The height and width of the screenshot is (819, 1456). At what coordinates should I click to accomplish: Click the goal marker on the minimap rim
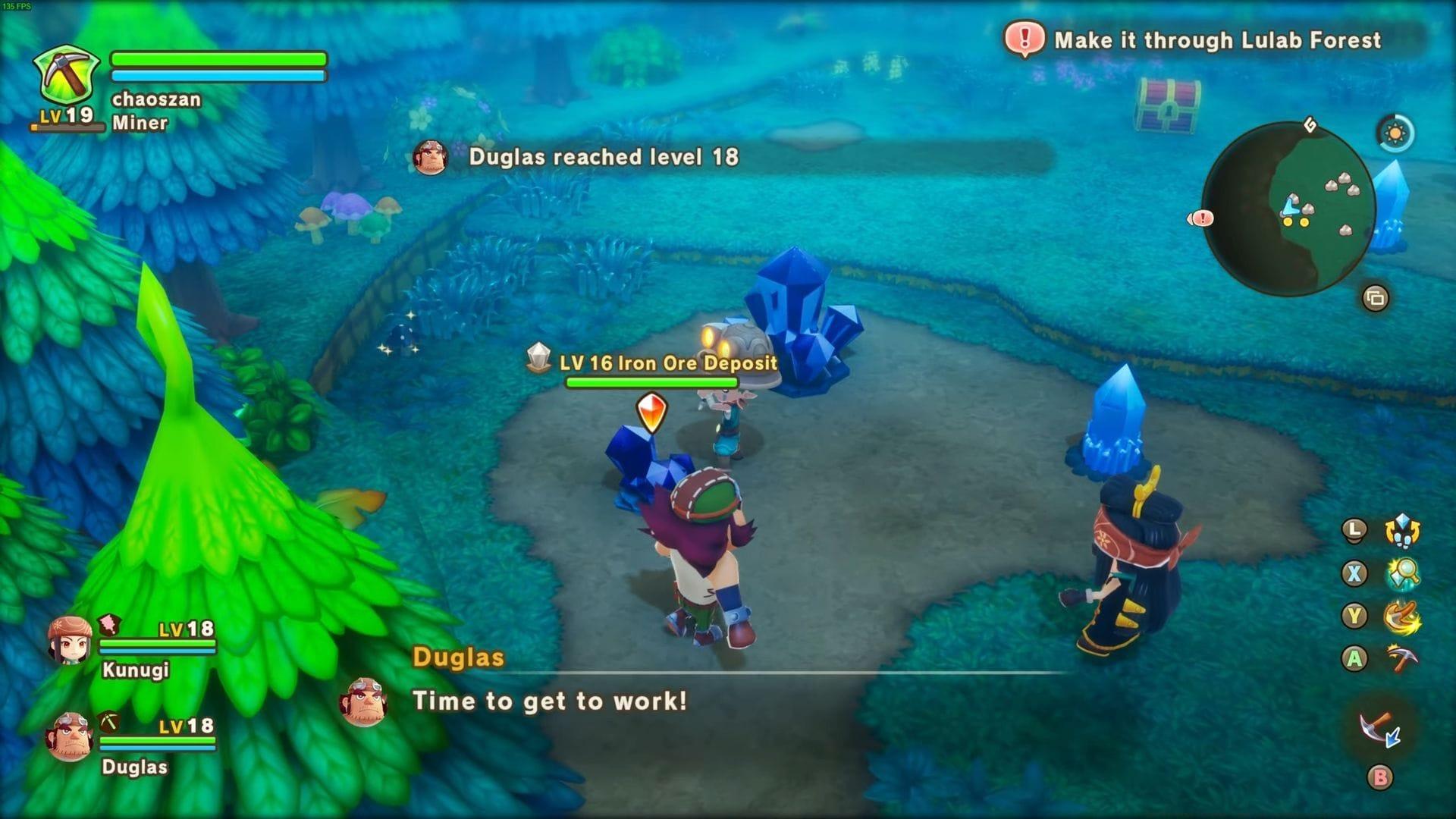tap(1310, 125)
